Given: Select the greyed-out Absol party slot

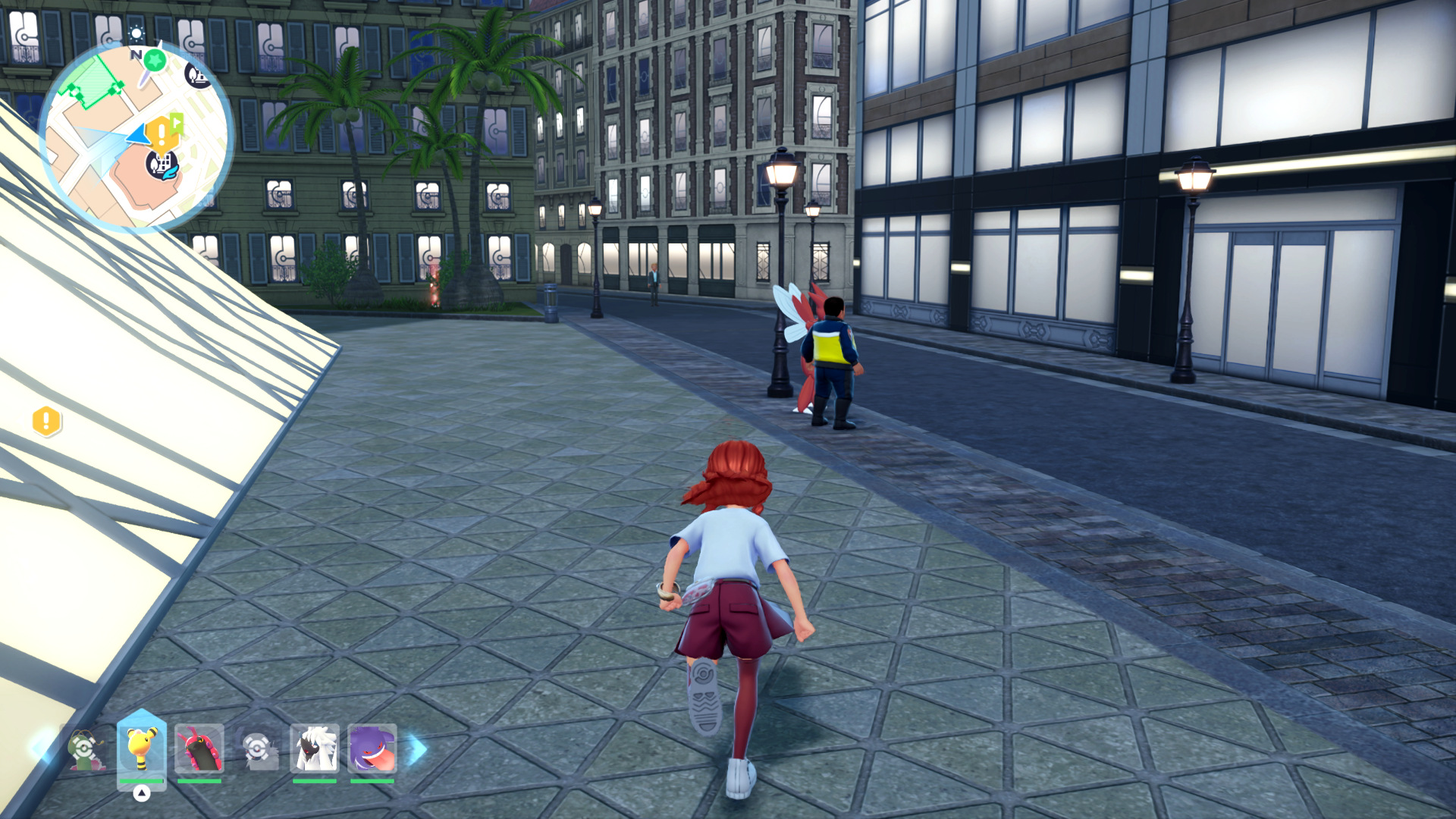Looking at the screenshot, I should pyautogui.click(x=257, y=749).
